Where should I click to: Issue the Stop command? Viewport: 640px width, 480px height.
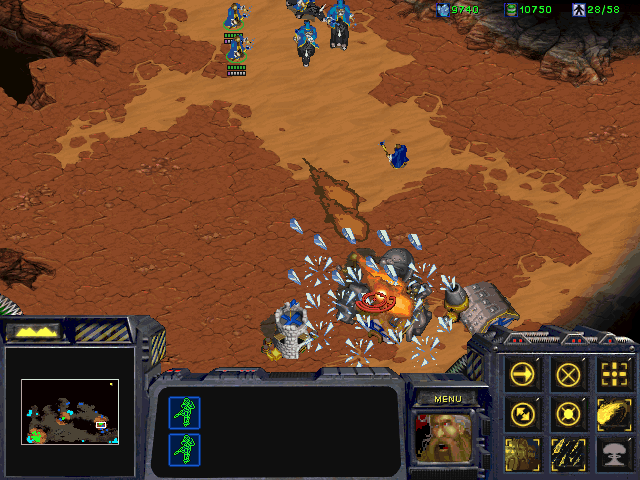click(569, 374)
